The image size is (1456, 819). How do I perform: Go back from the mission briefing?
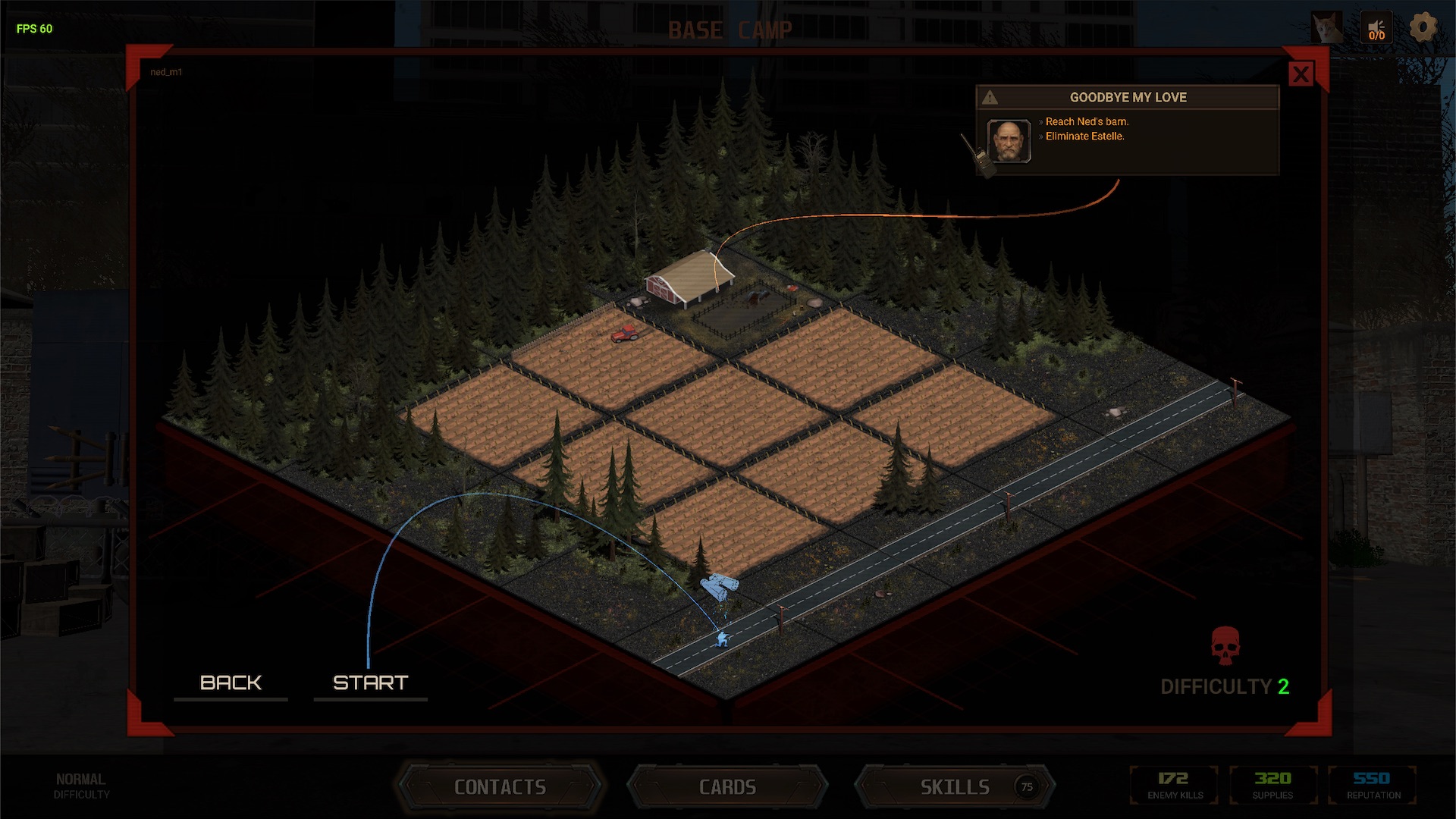click(x=231, y=682)
